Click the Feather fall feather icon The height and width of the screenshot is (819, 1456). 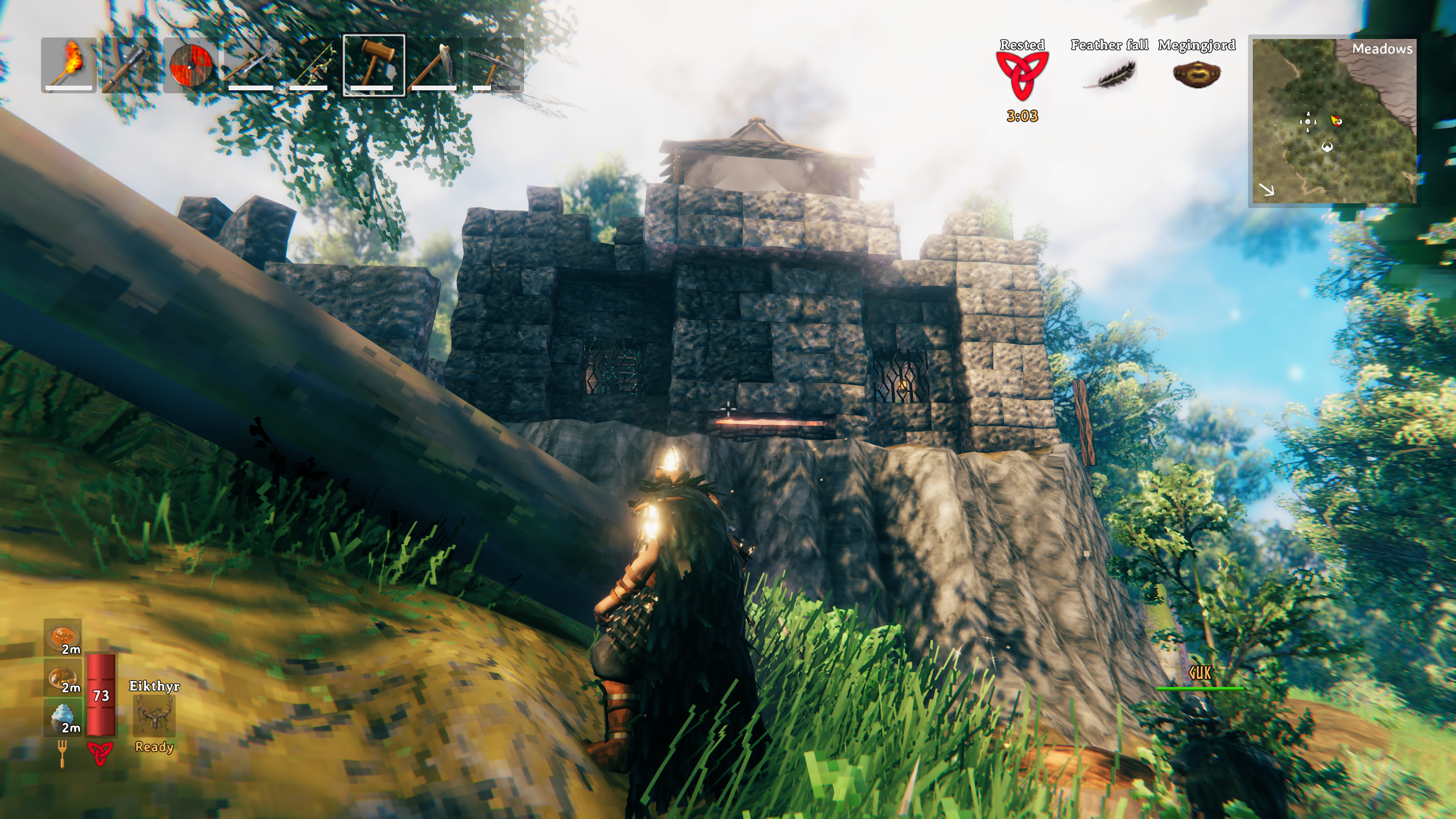pos(1109,75)
